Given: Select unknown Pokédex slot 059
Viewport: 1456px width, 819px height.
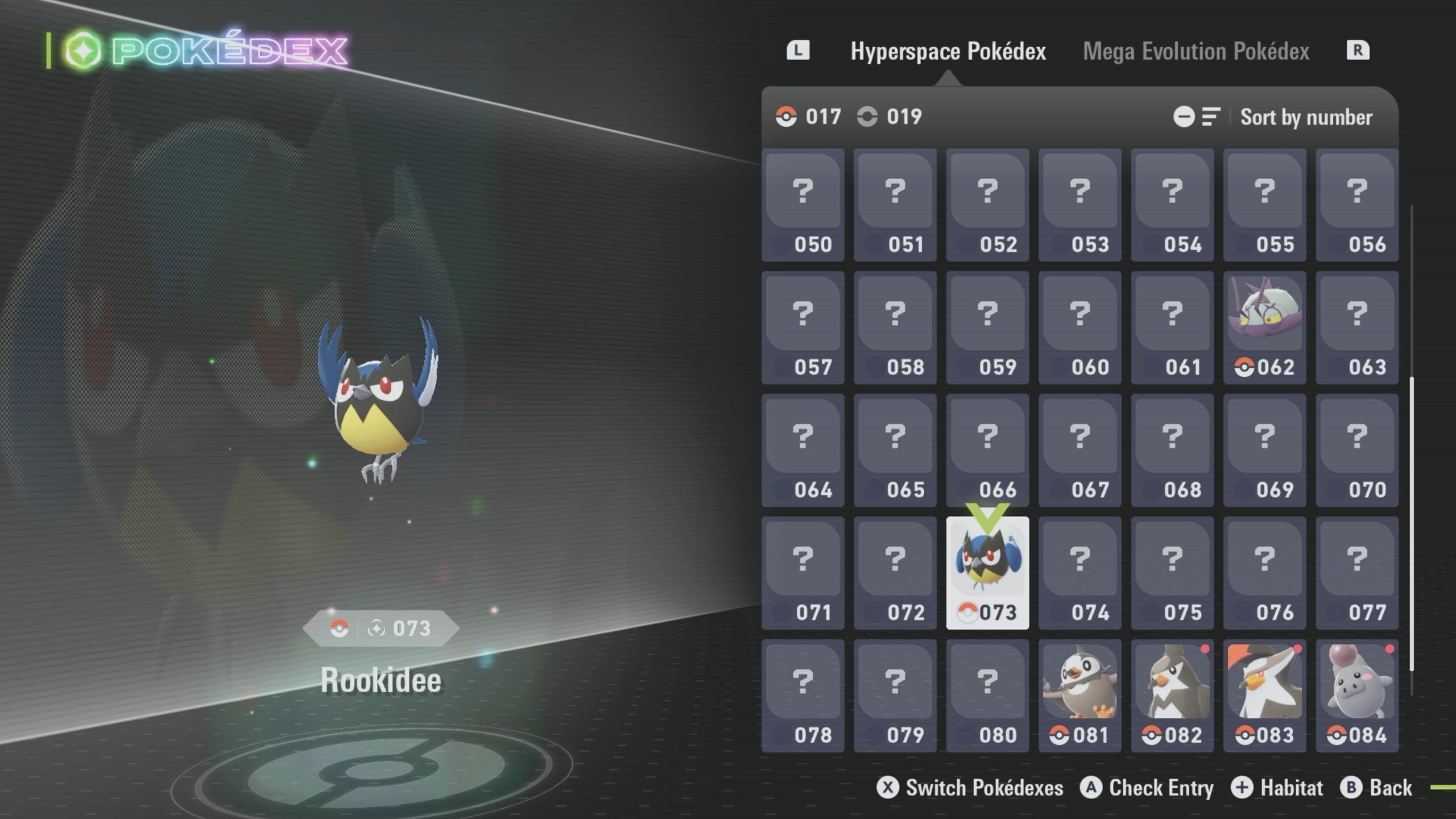Looking at the screenshot, I should click(x=987, y=328).
